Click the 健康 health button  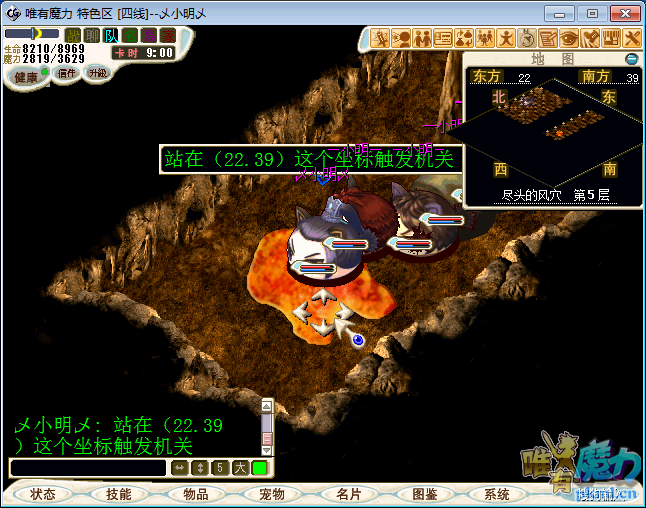[26, 77]
